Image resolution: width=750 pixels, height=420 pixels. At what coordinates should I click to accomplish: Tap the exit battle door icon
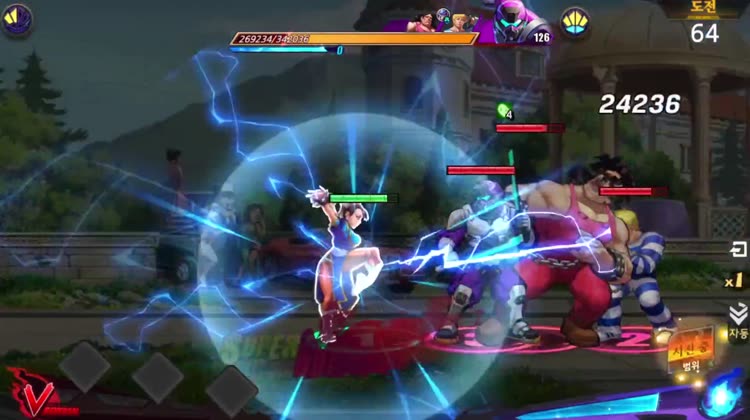pyautogui.click(x=738, y=249)
